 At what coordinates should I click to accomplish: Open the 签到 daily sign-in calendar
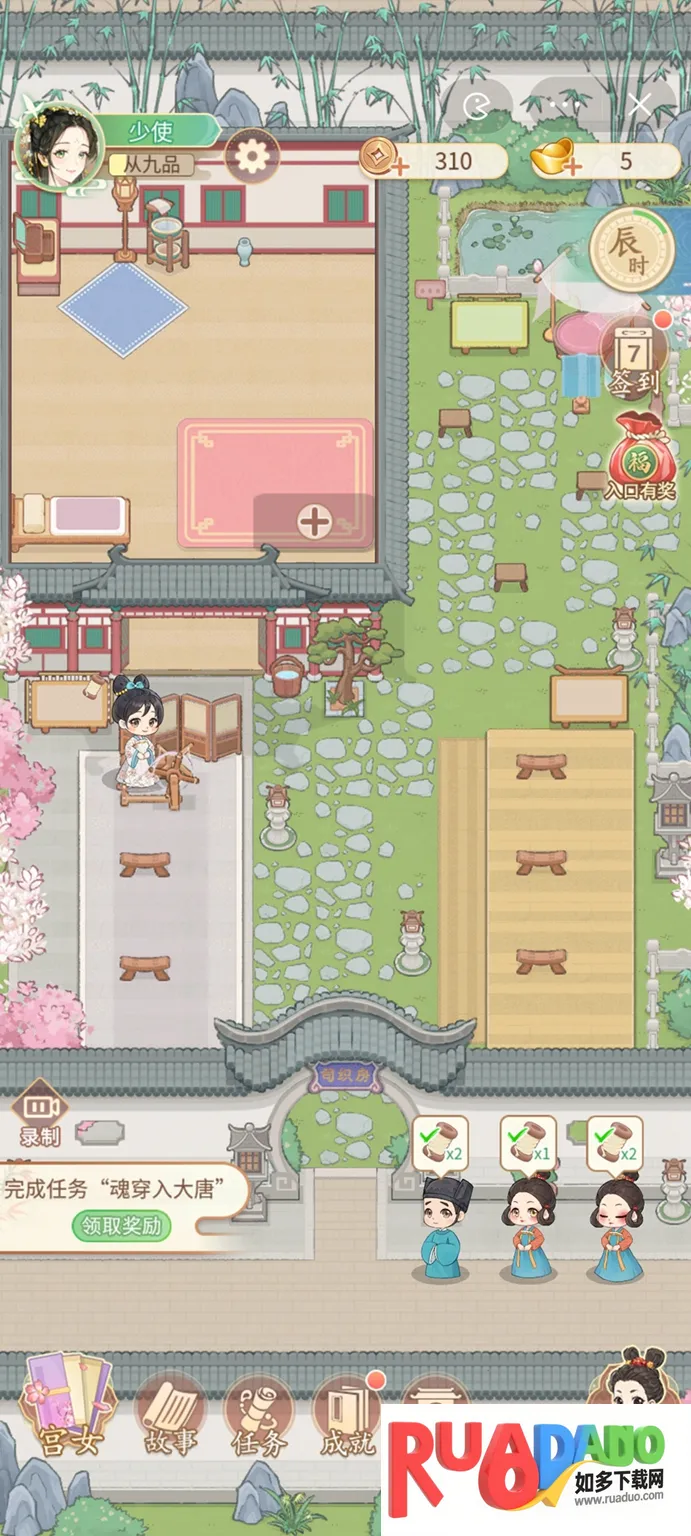coord(632,355)
